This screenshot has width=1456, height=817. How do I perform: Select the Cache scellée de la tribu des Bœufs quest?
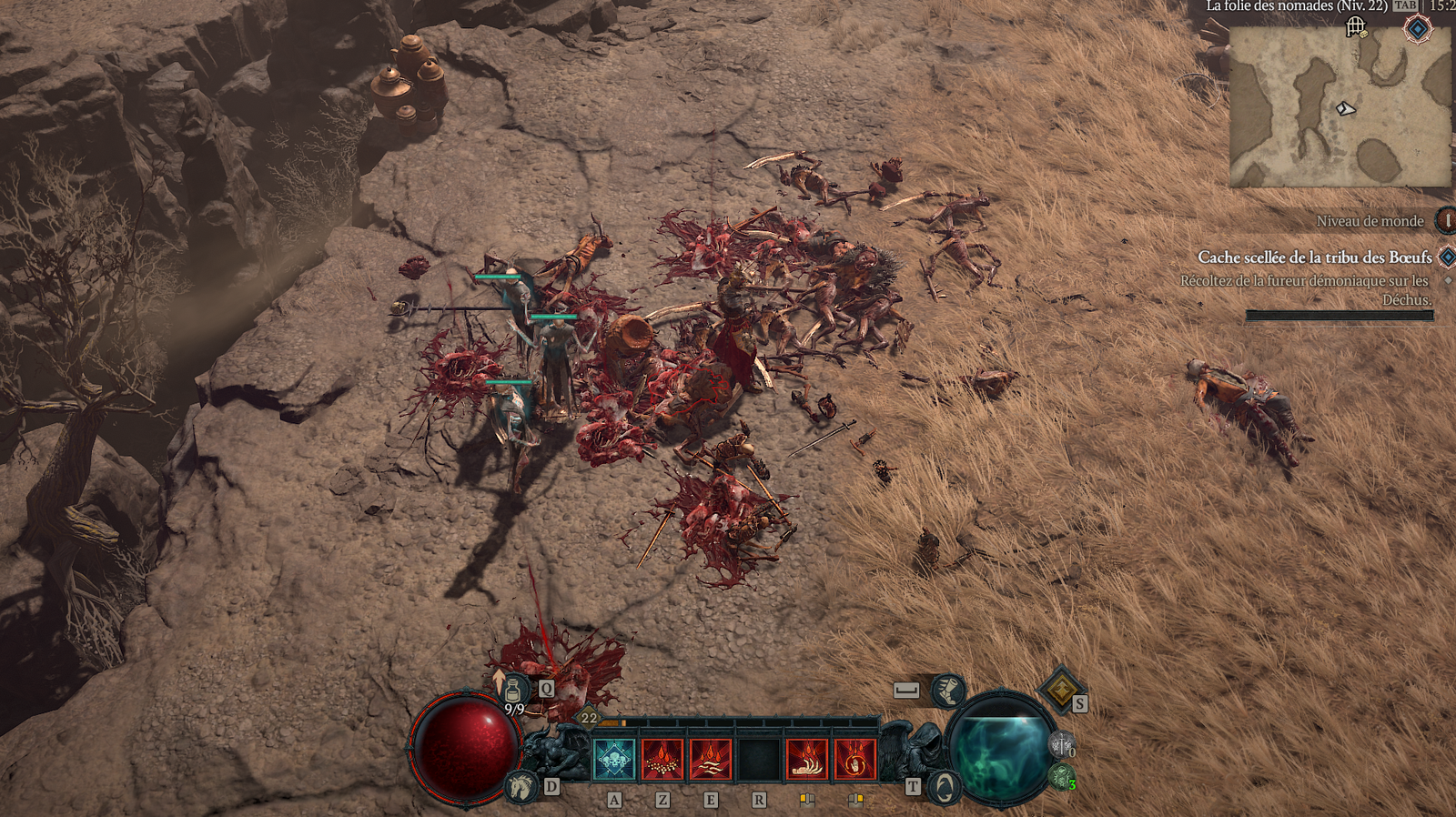[1314, 257]
